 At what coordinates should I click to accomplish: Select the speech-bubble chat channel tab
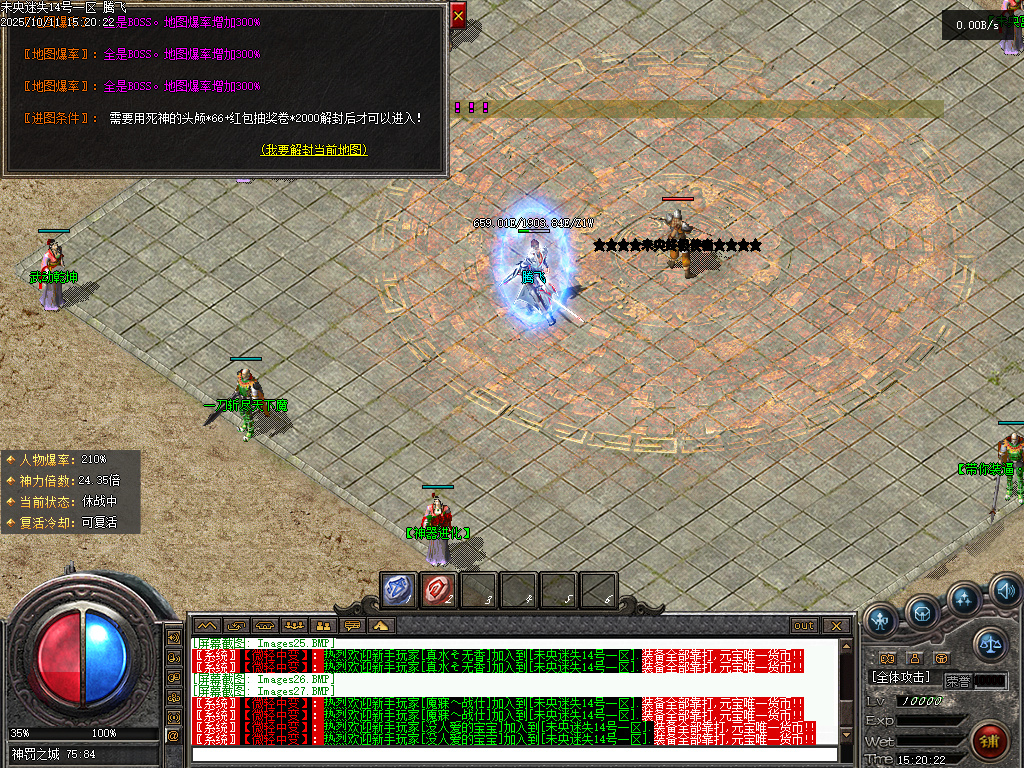[x=351, y=626]
